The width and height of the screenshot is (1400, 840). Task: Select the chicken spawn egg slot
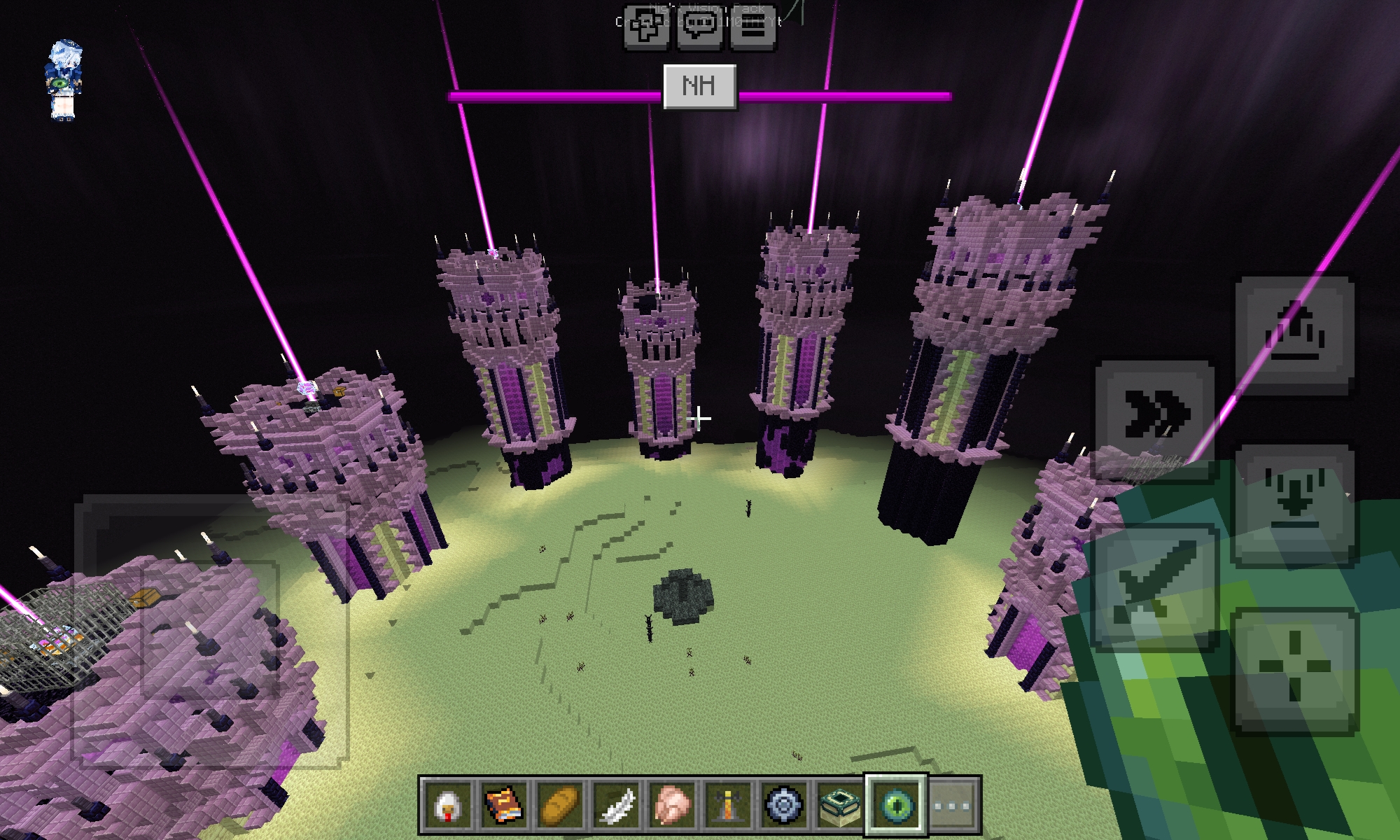click(x=449, y=805)
